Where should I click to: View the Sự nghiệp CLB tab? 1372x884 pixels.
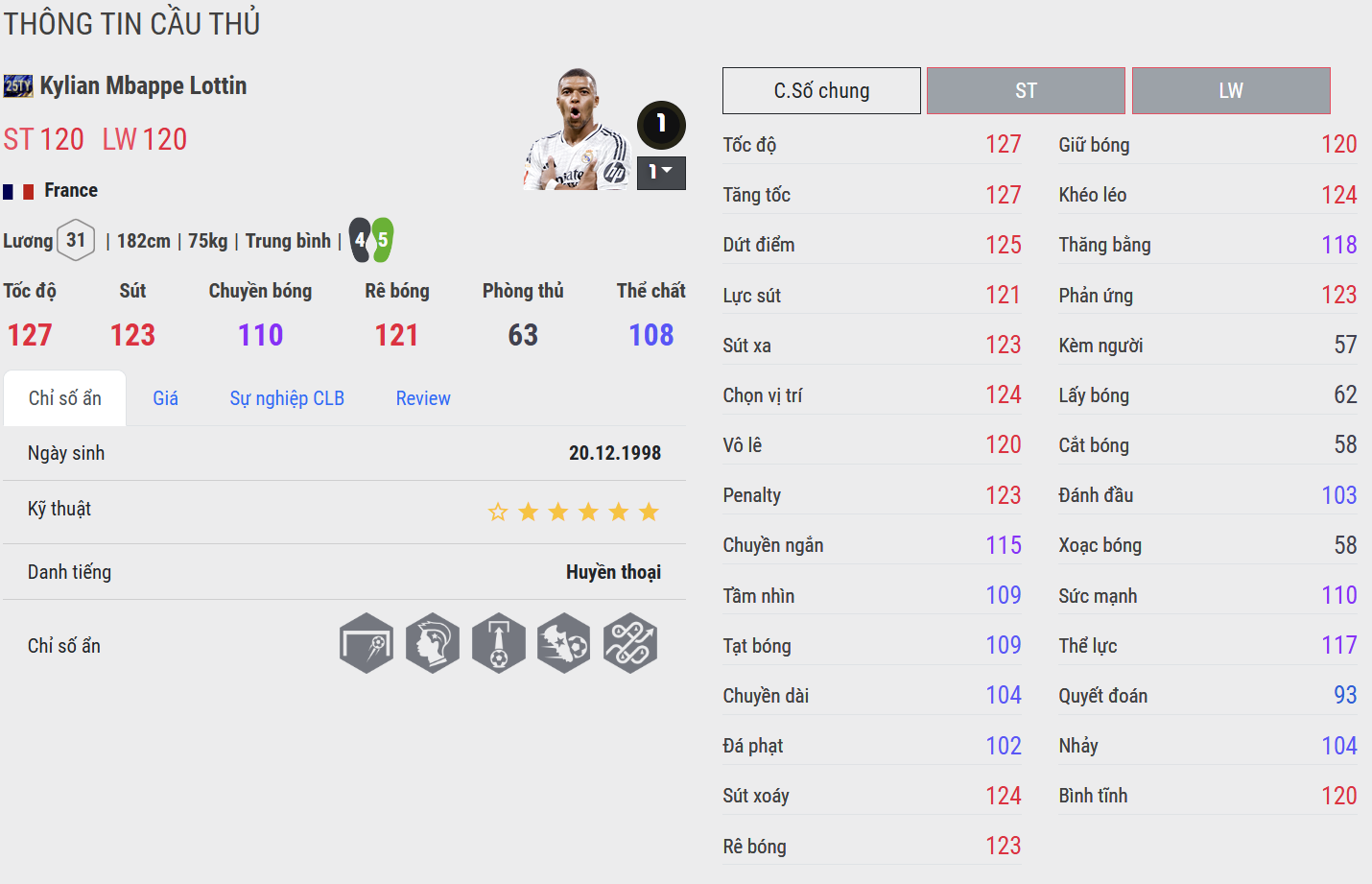pyautogui.click(x=287, y=398)
